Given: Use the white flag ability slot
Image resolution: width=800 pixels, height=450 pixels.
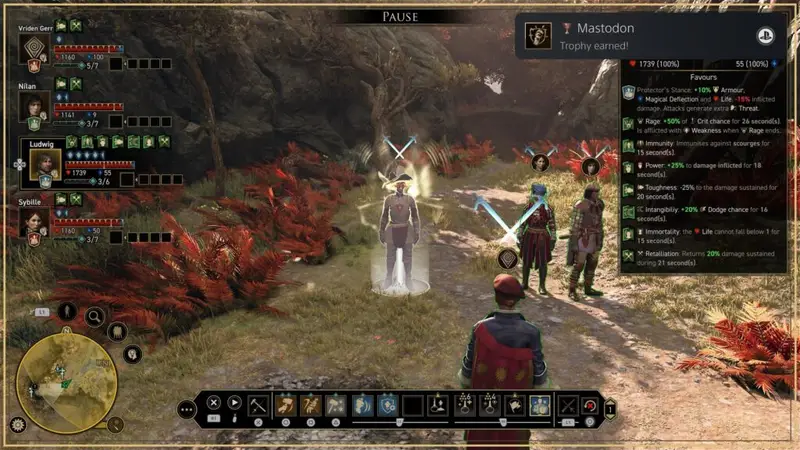Looking at the screenshot, I should 514,405.
